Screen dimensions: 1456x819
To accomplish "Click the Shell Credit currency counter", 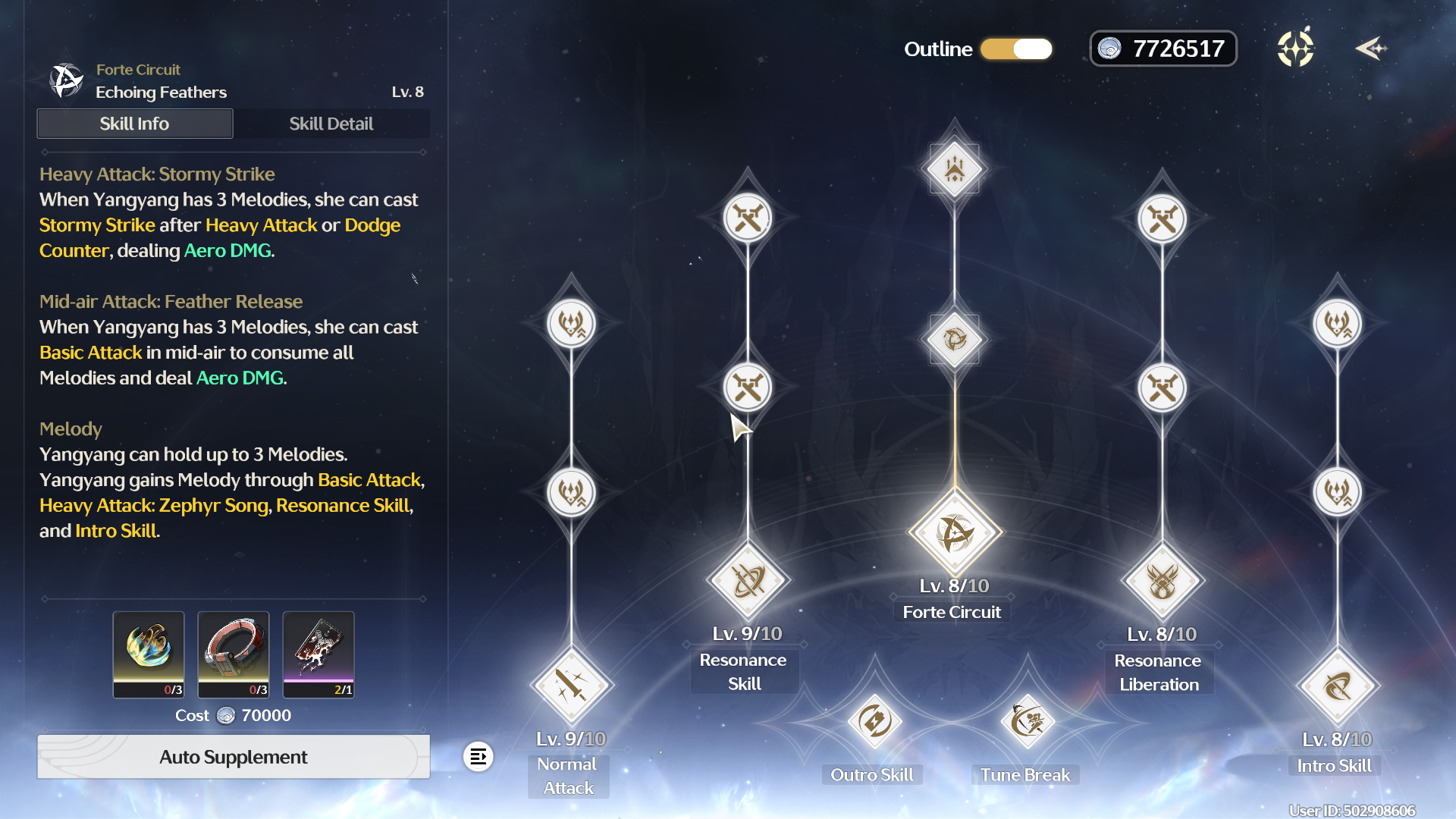I will tap(1163, 49).
